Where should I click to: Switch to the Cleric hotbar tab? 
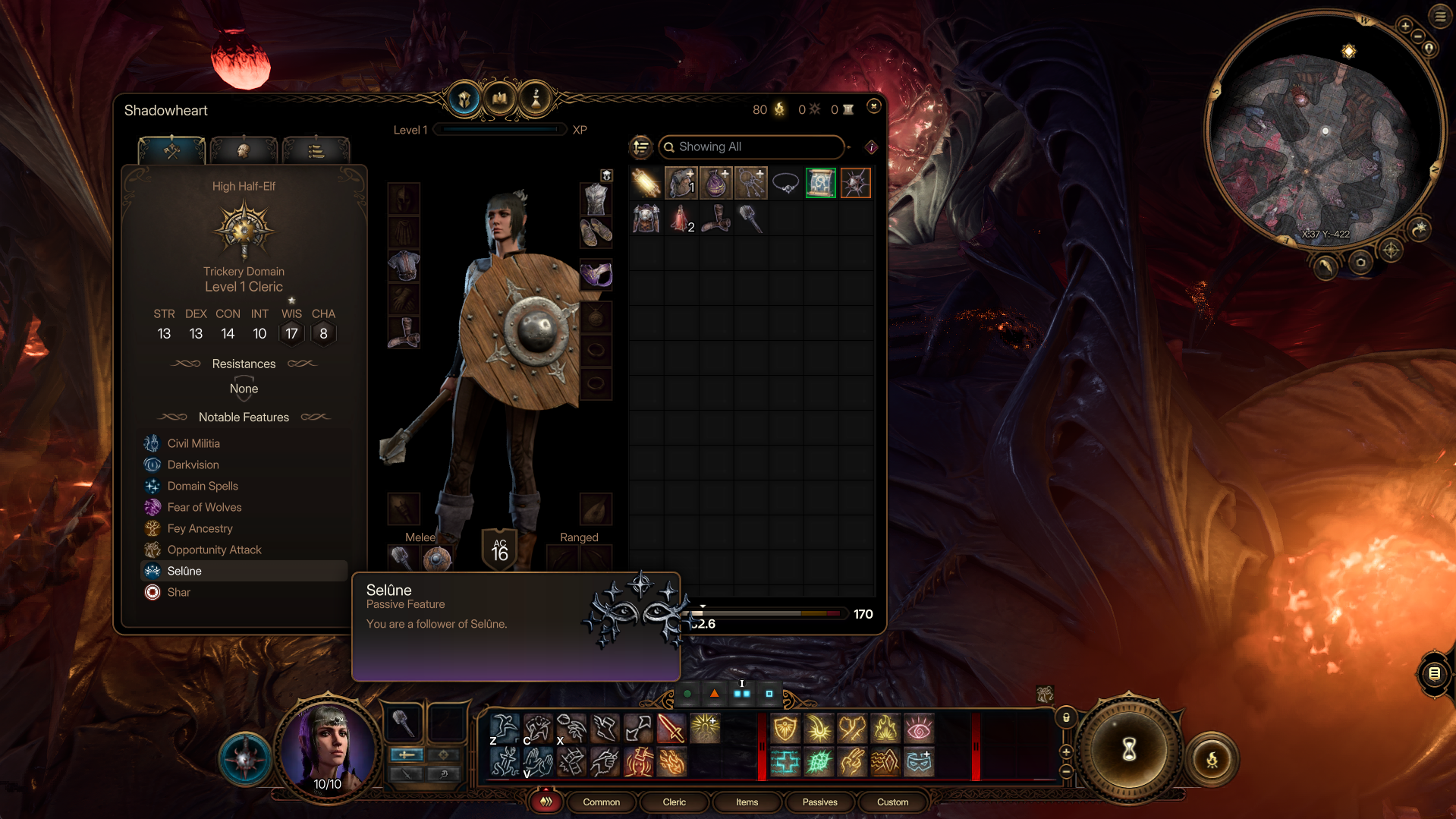(x=674, y=802)
